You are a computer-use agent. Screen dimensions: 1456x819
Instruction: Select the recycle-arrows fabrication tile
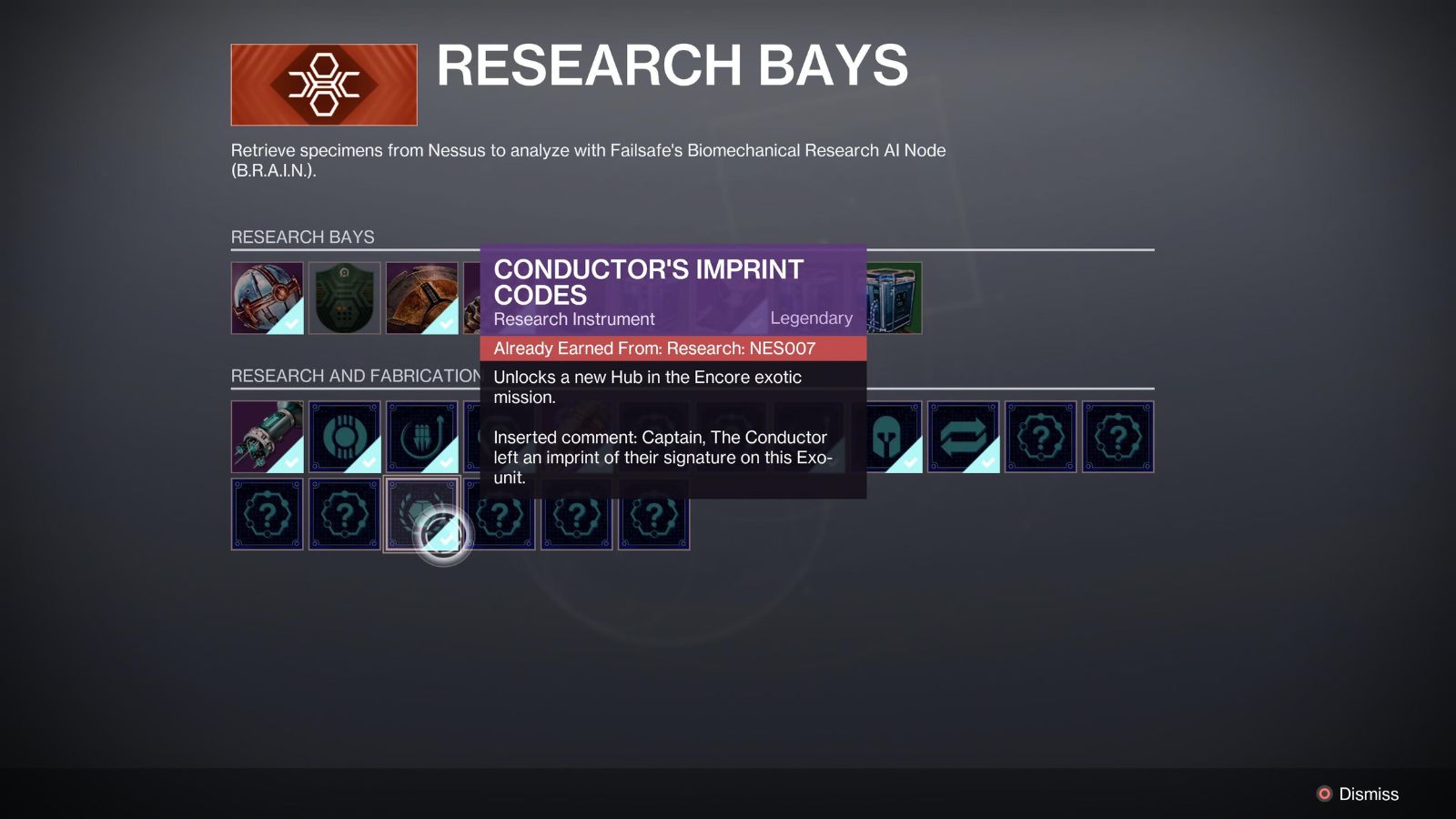click(965, 437)
